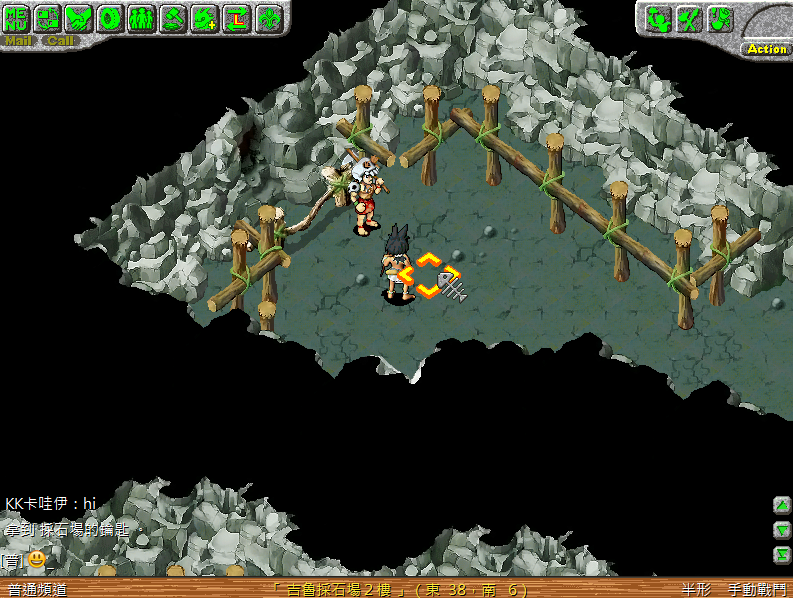
Task: Open the Mail inbox
Action: click(x=18, y=41)
